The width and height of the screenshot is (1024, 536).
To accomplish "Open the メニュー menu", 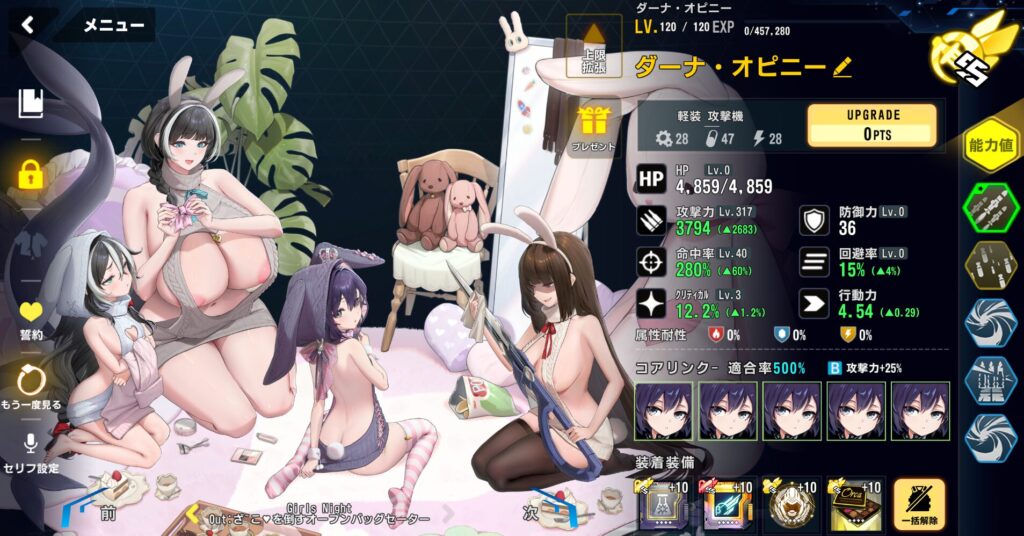I will (x=112, y=26).
